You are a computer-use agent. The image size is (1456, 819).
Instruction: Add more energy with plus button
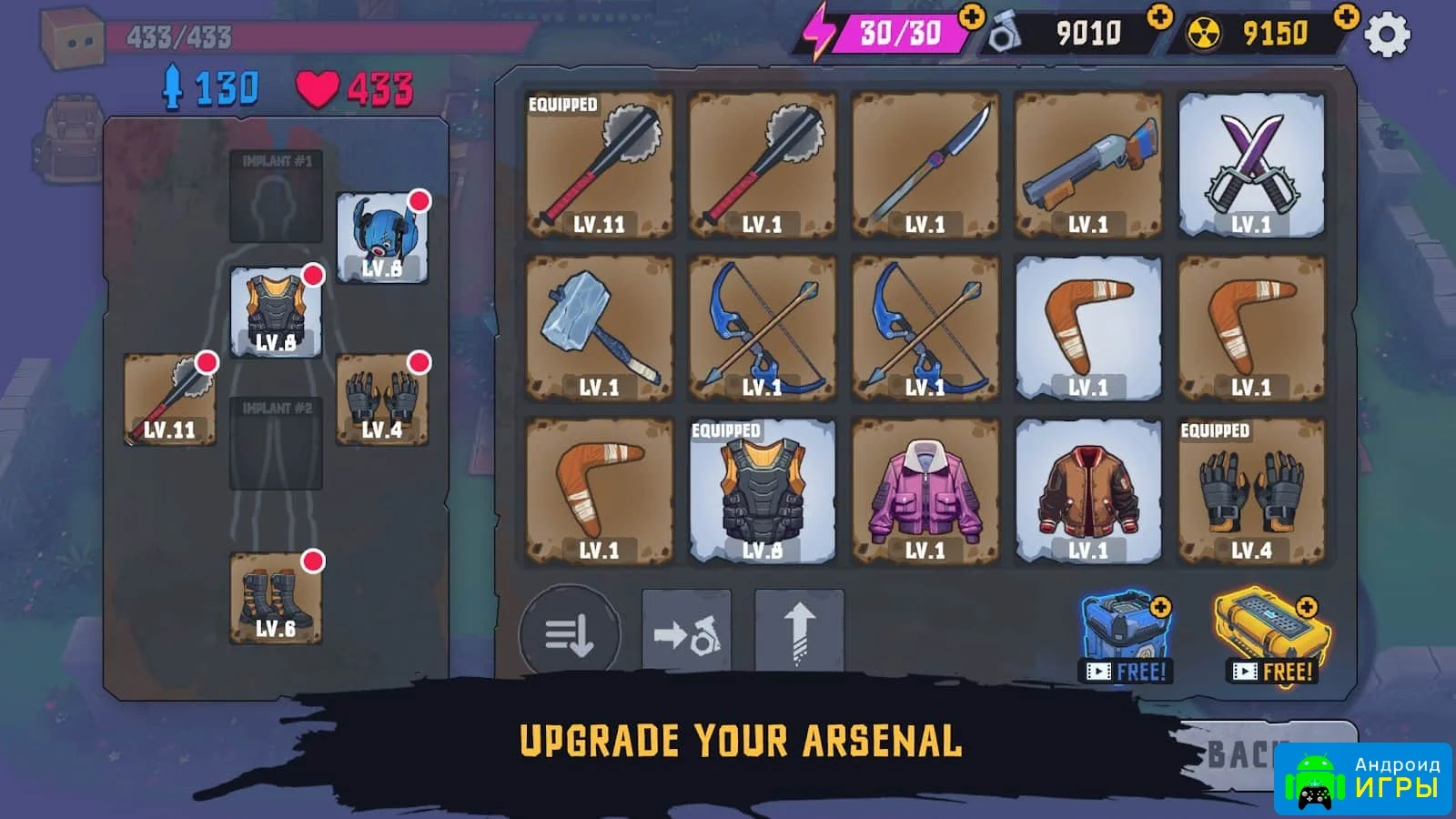click(972, 17)
